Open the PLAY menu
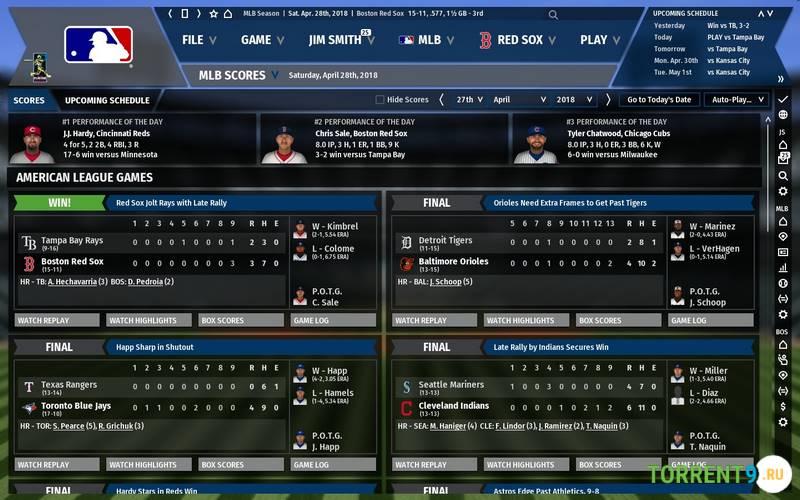Screen dimensions: 800x500 [599, 40]
